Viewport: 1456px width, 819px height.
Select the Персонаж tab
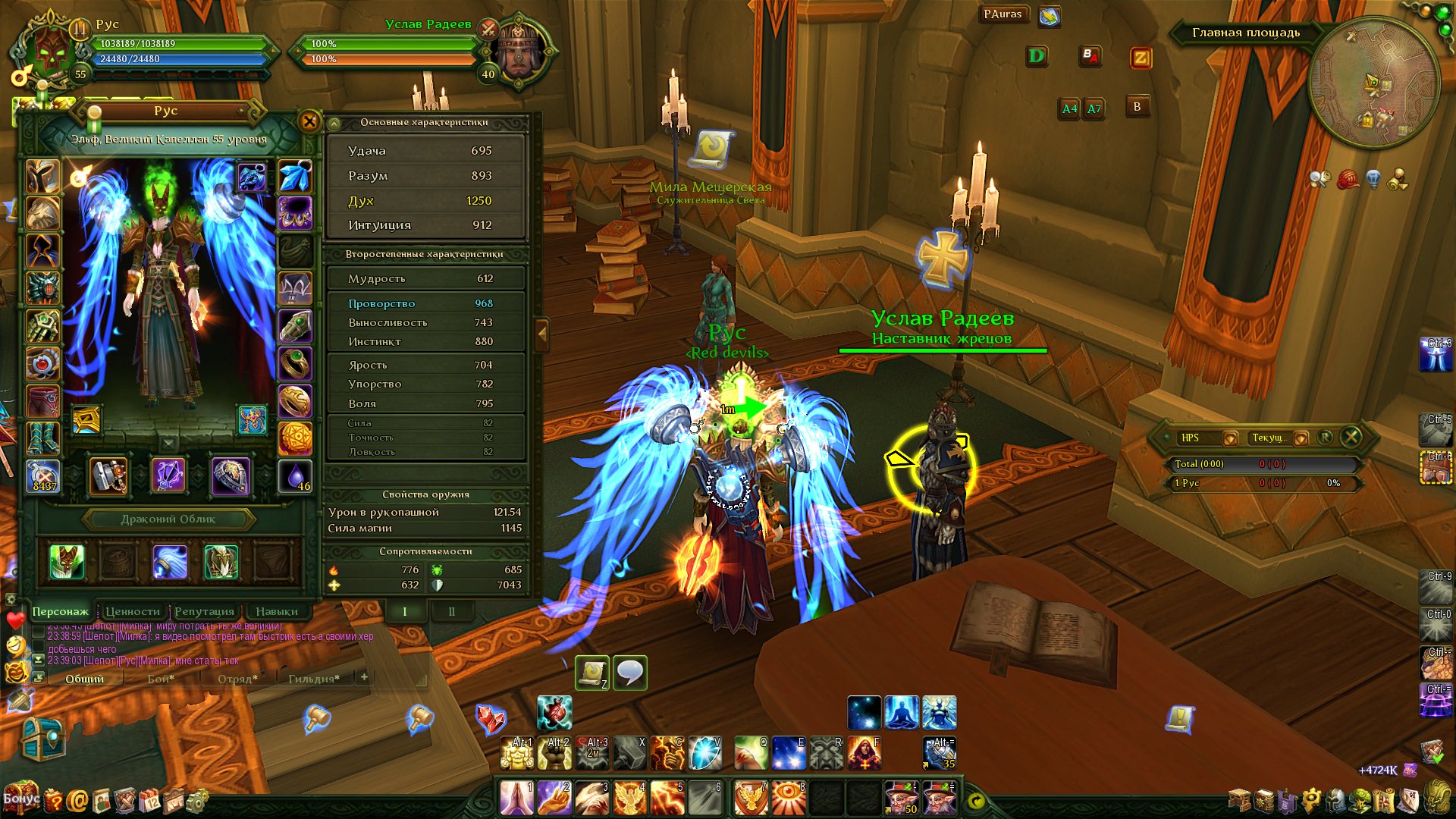60,611
